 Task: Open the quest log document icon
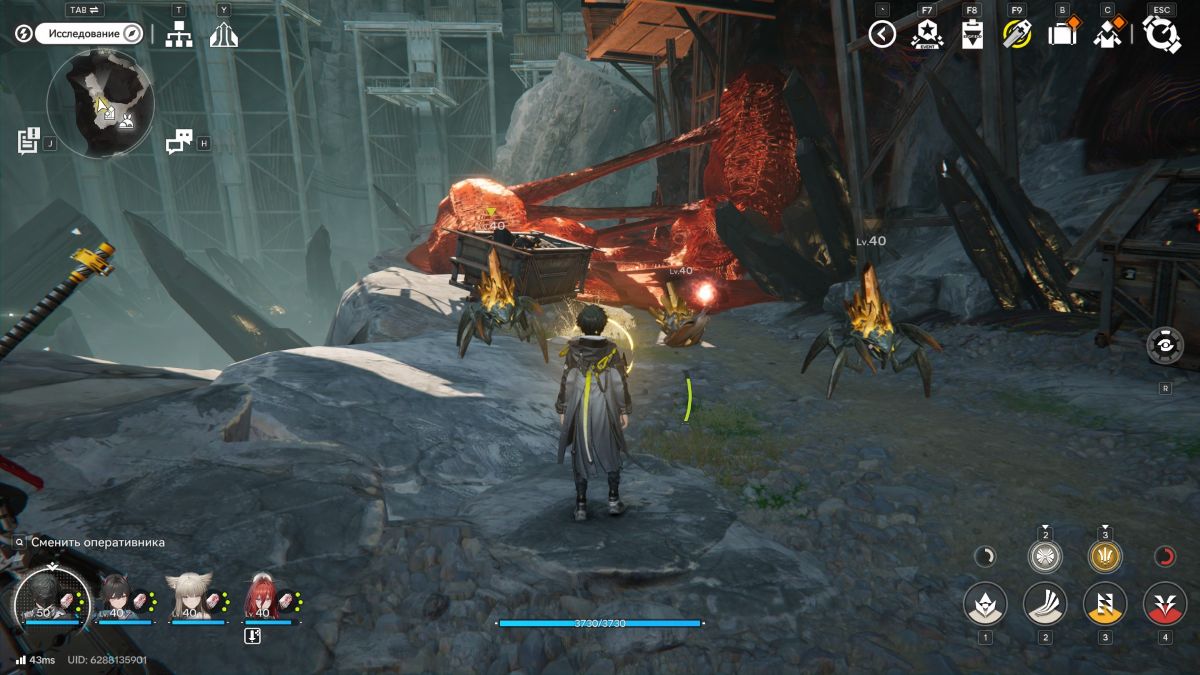pos(28,141)
